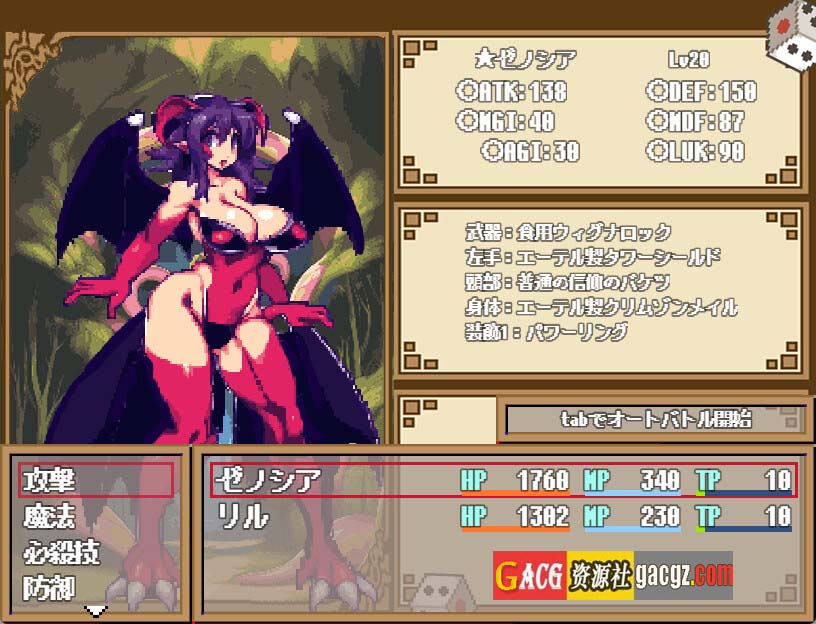Screen dimensions: 816x624
Task: Show more commands with the down arrow
Action: click(96, 610)
